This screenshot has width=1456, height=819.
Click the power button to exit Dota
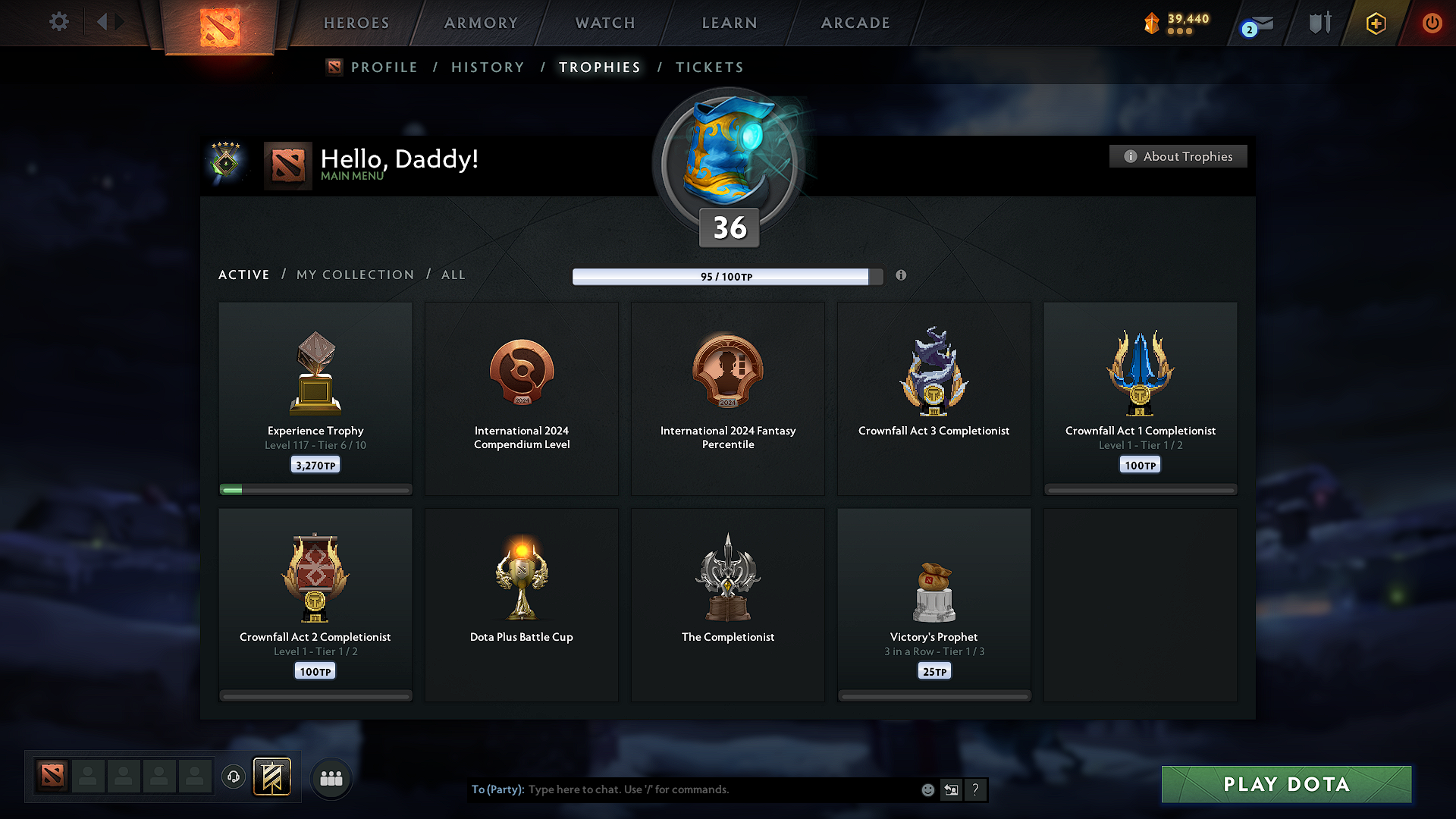[x=1432, y=23]
